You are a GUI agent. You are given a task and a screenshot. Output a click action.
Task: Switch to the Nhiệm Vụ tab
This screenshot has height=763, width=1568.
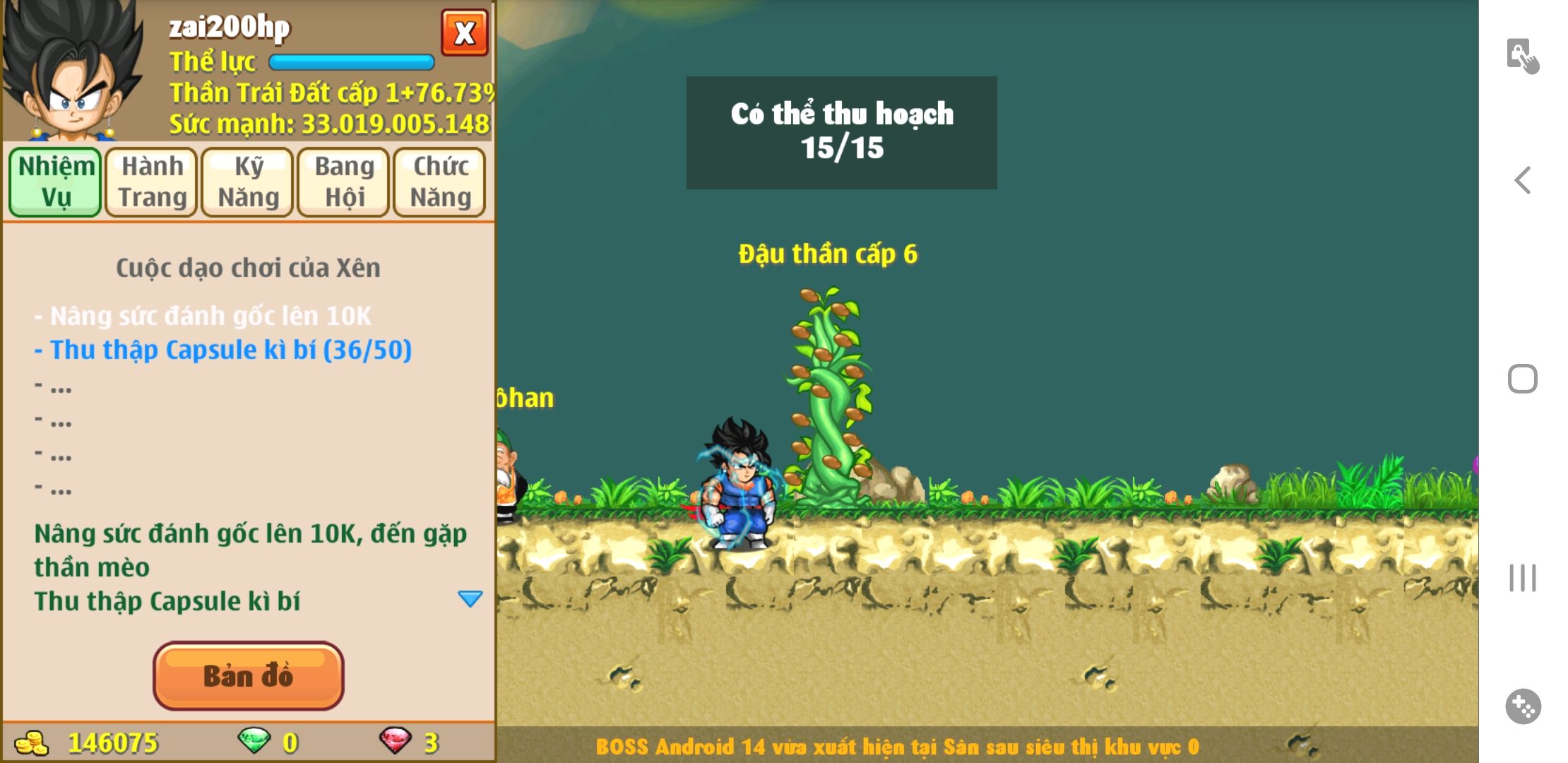pyautogui.click(x=56, y=182)
